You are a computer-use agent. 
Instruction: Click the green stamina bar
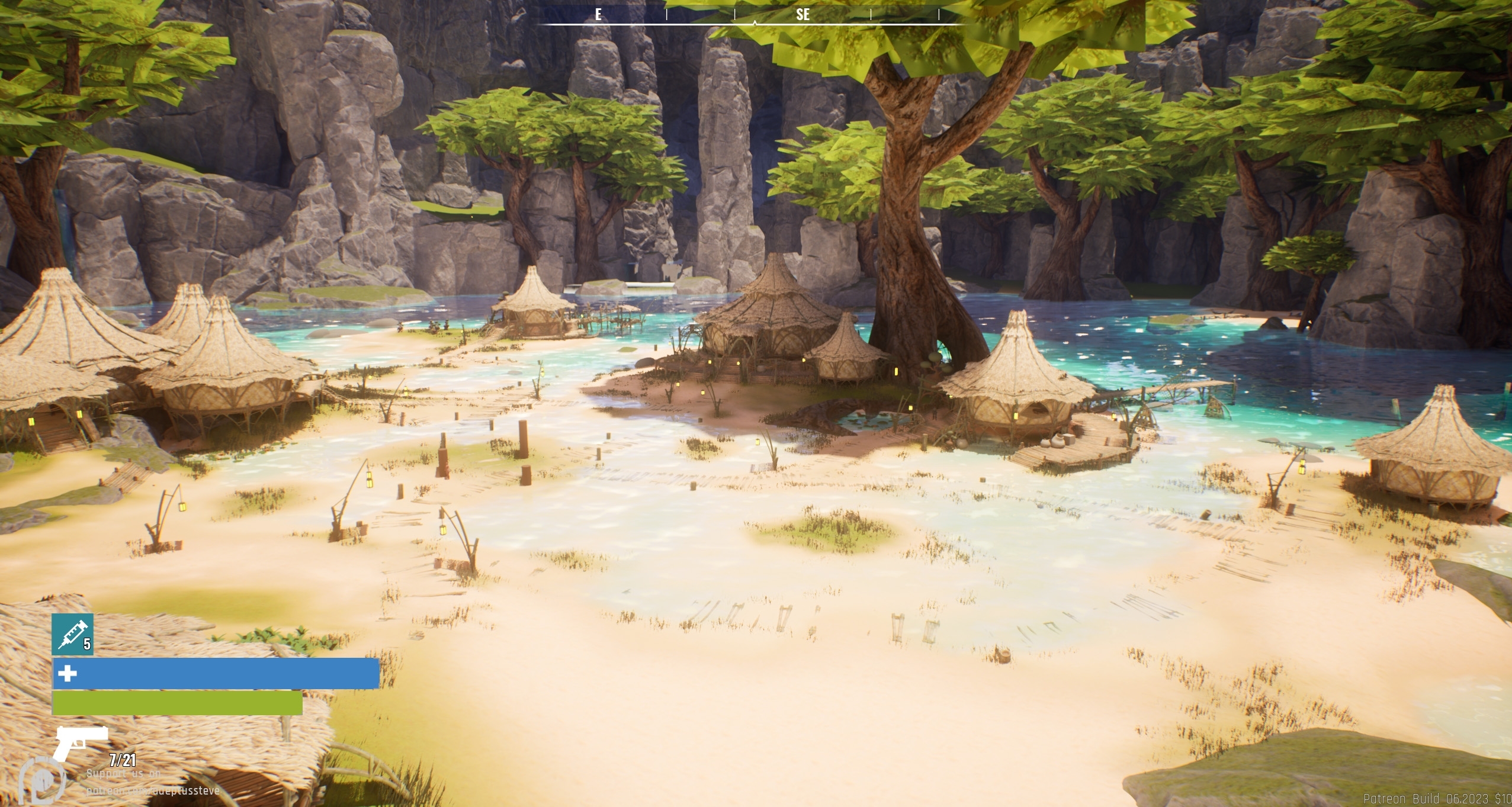click(x=176, y=705)
